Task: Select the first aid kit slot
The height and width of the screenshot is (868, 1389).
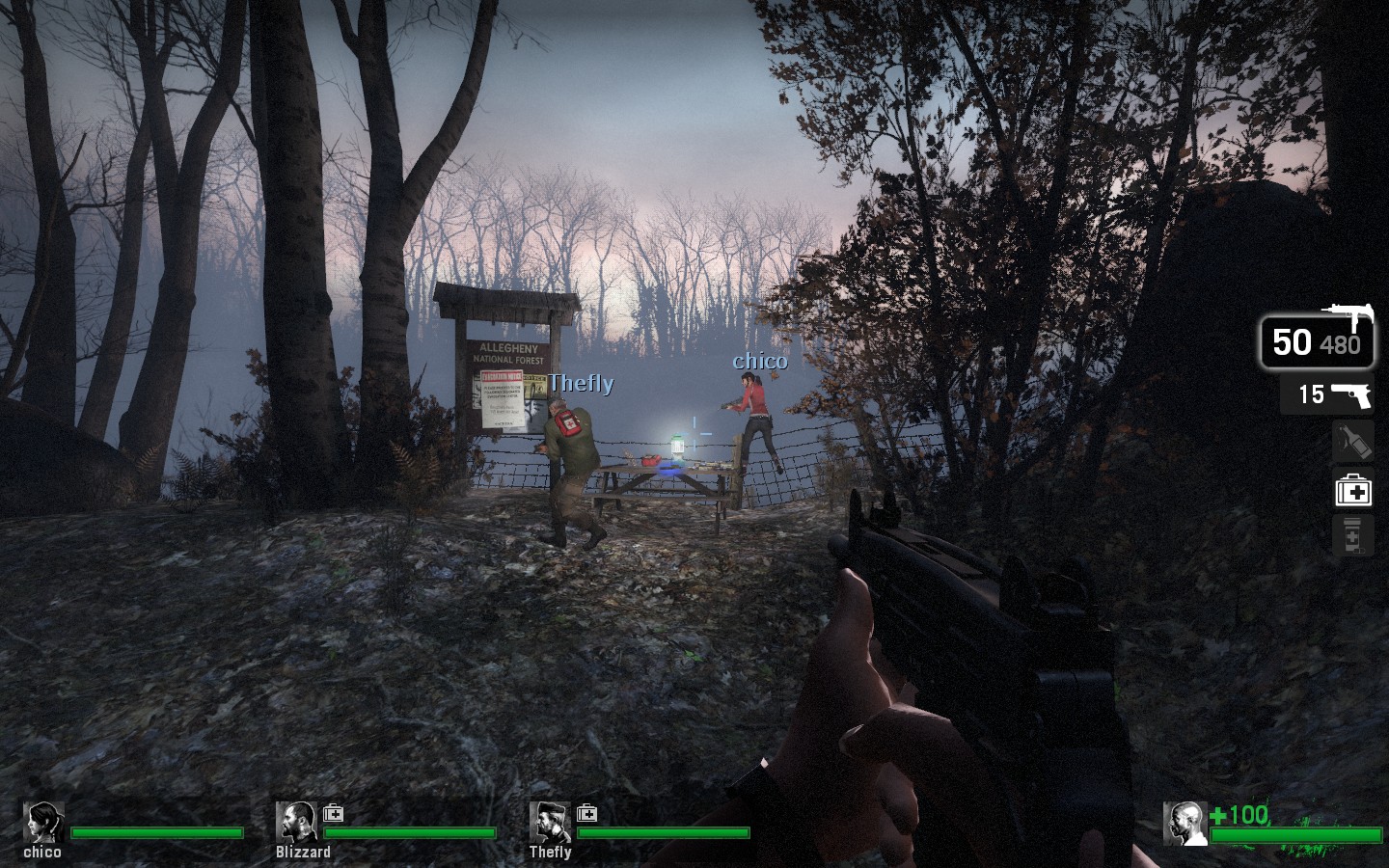Action: pyautogui.click(x=1352, y=491)
